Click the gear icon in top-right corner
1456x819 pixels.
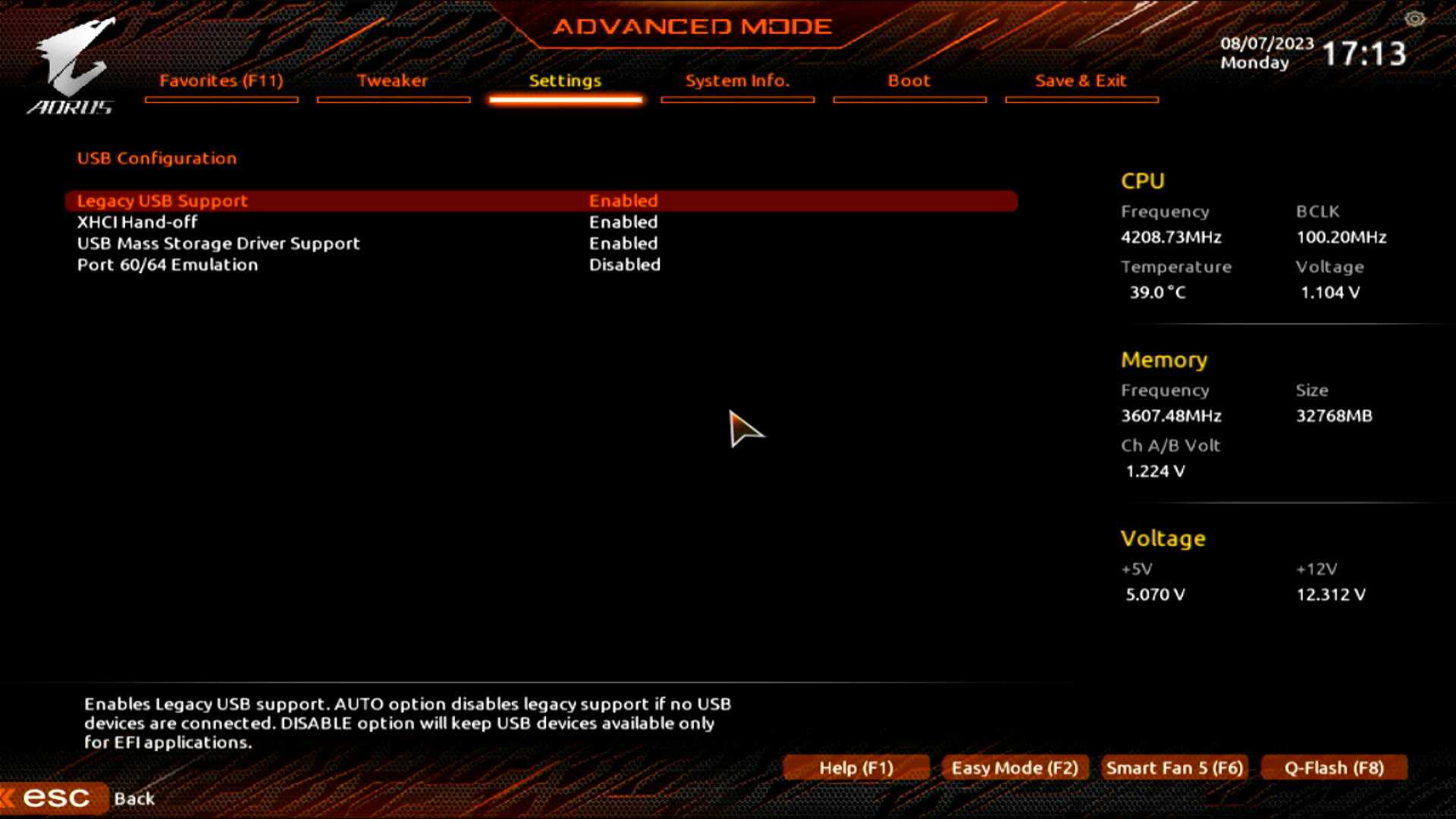pos(1414,19)
